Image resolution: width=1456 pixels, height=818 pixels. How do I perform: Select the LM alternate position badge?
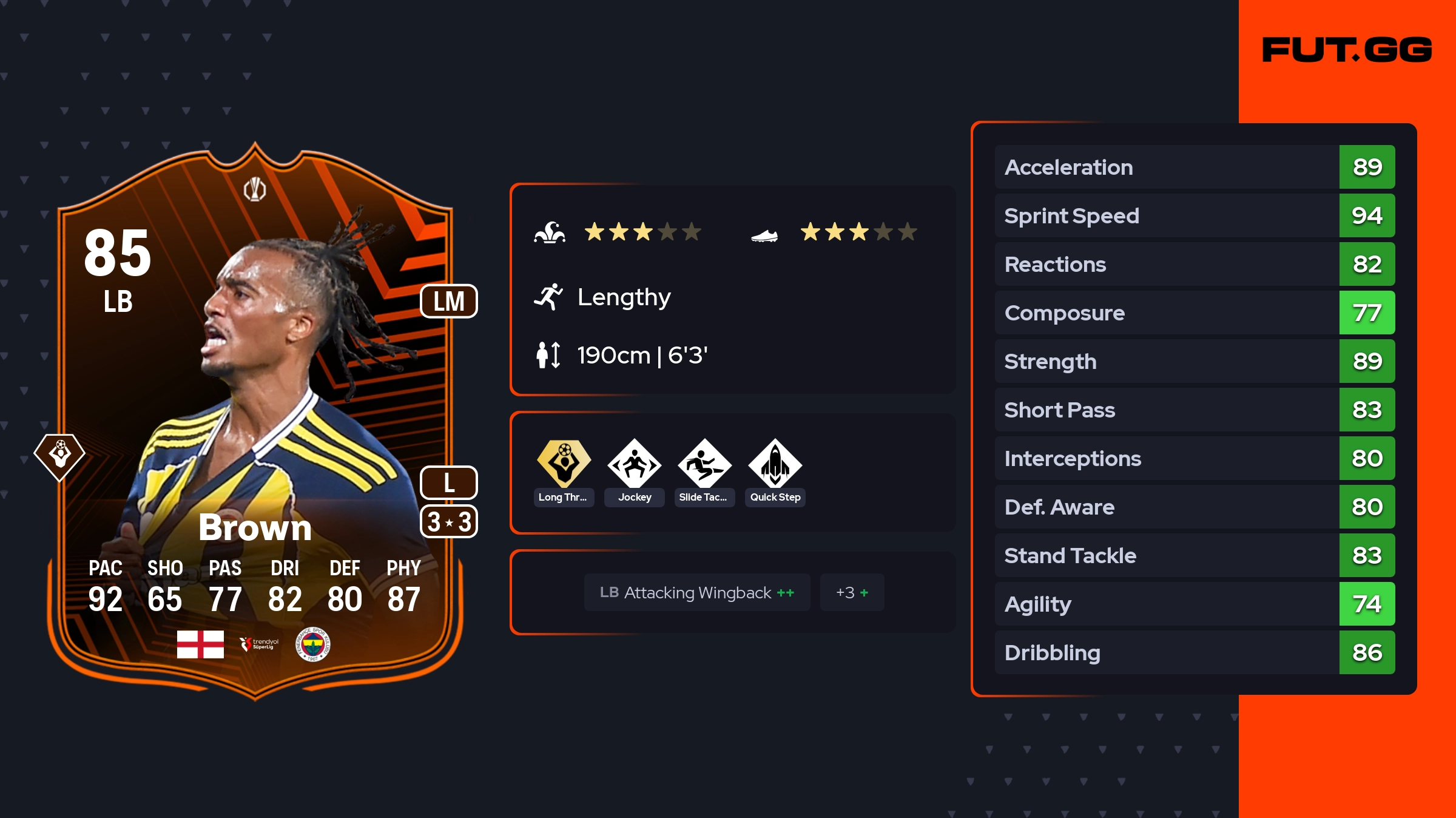click(449, 301)
